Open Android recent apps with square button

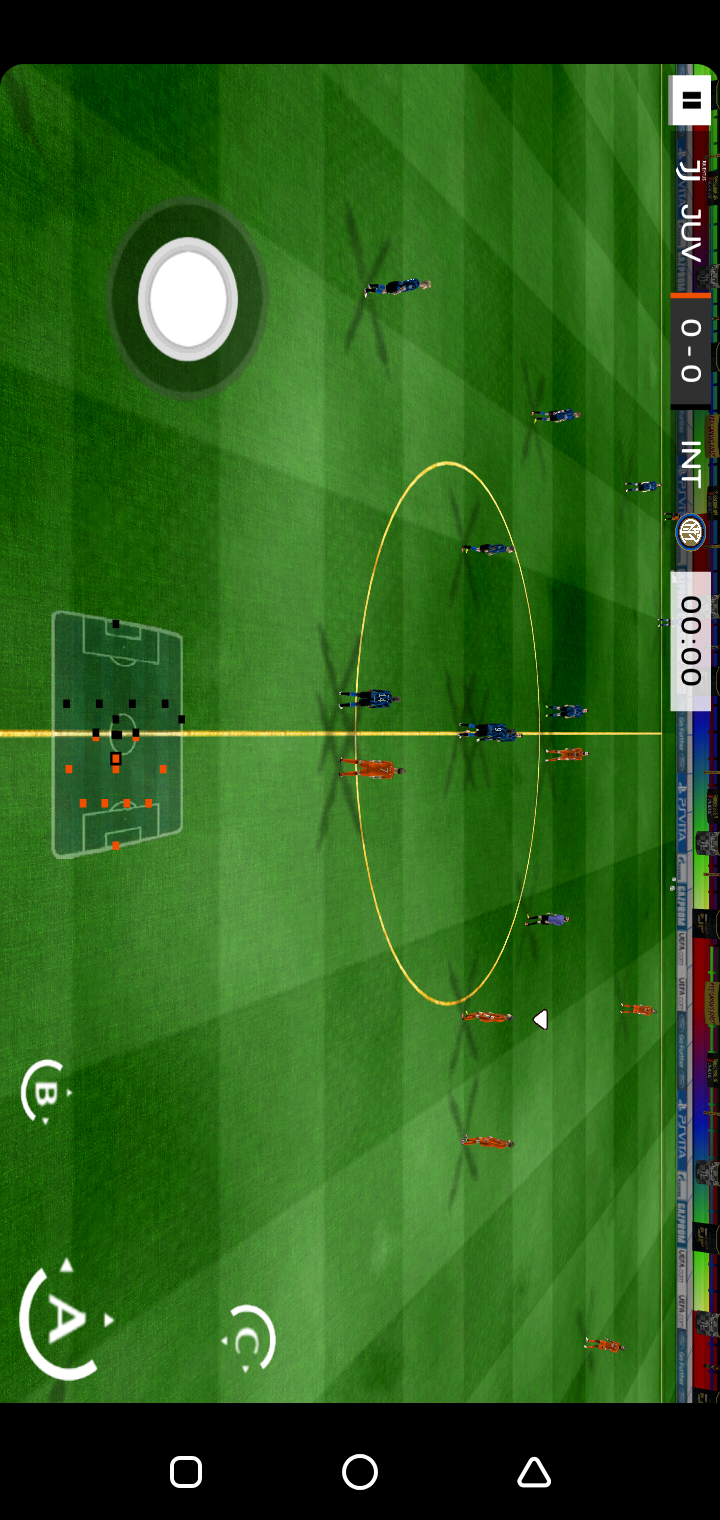coord(186,1472)
